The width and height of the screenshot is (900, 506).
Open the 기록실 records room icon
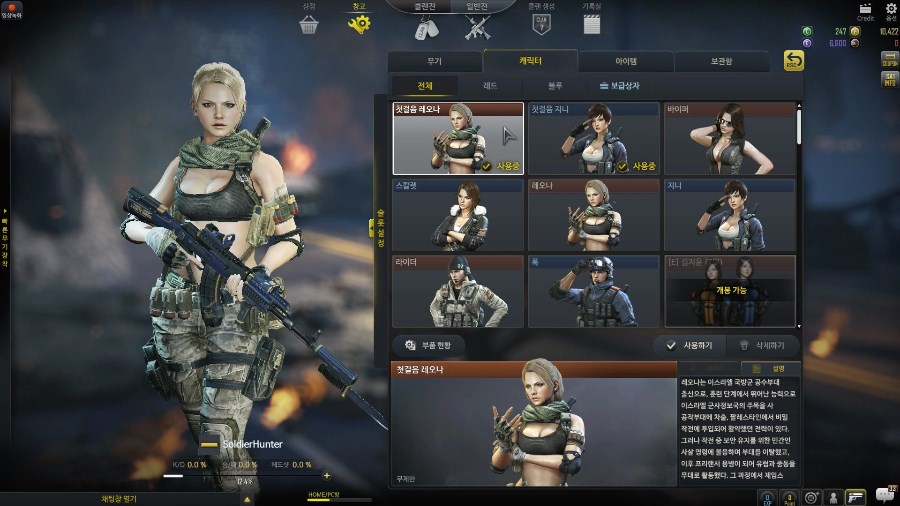coord(592,22)
